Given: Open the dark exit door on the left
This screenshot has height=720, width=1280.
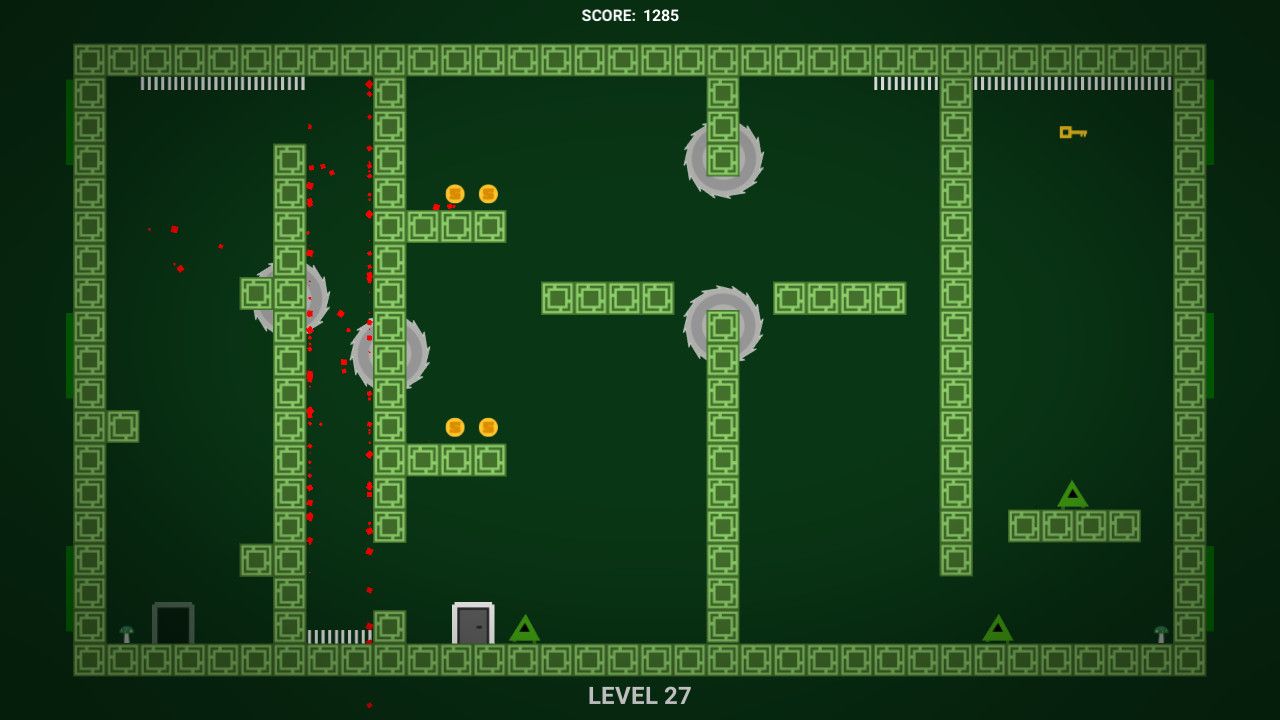Looking at the screenshot, I should [172, 623].
